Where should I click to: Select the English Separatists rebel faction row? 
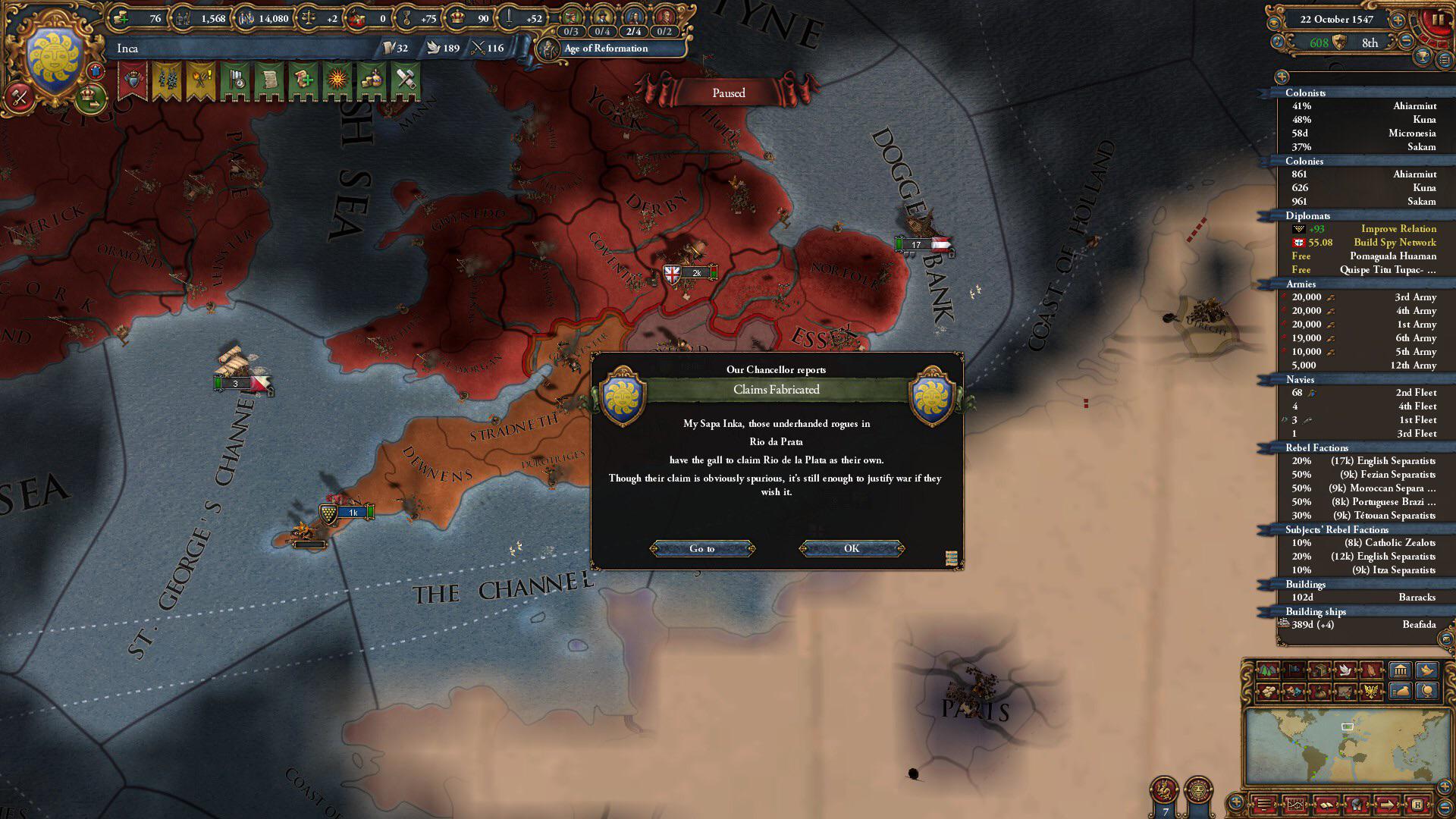pyautogui.click(x=1363, y=461)
